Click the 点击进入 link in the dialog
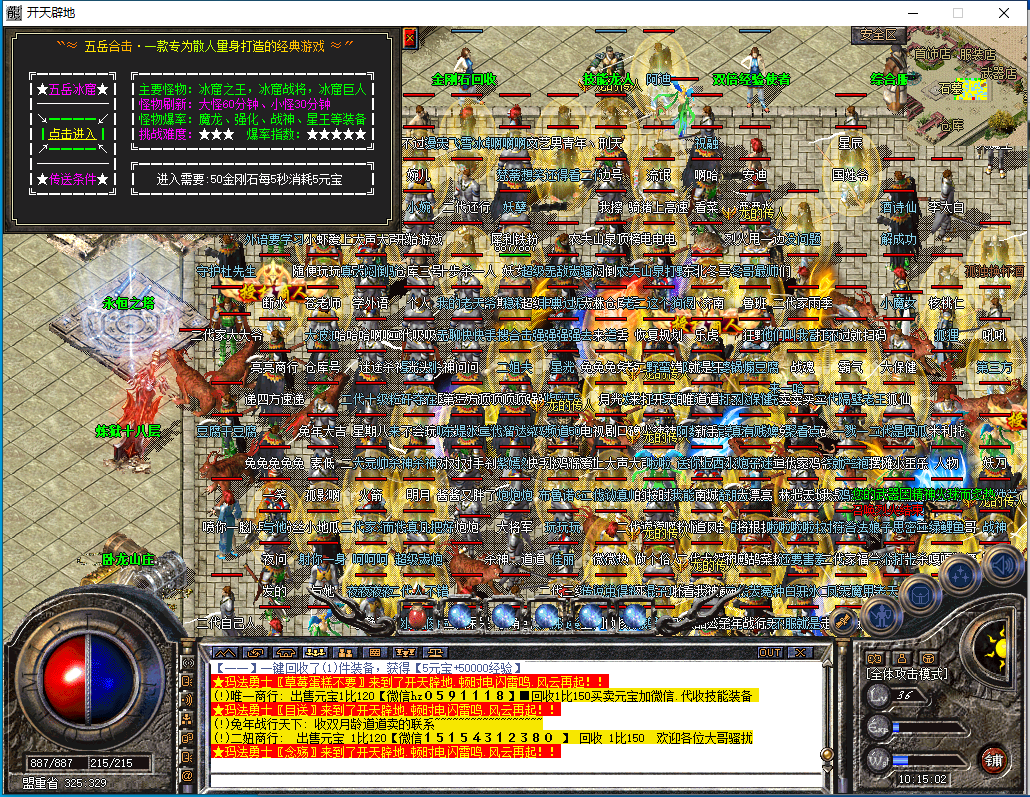 tap(71, 134)
